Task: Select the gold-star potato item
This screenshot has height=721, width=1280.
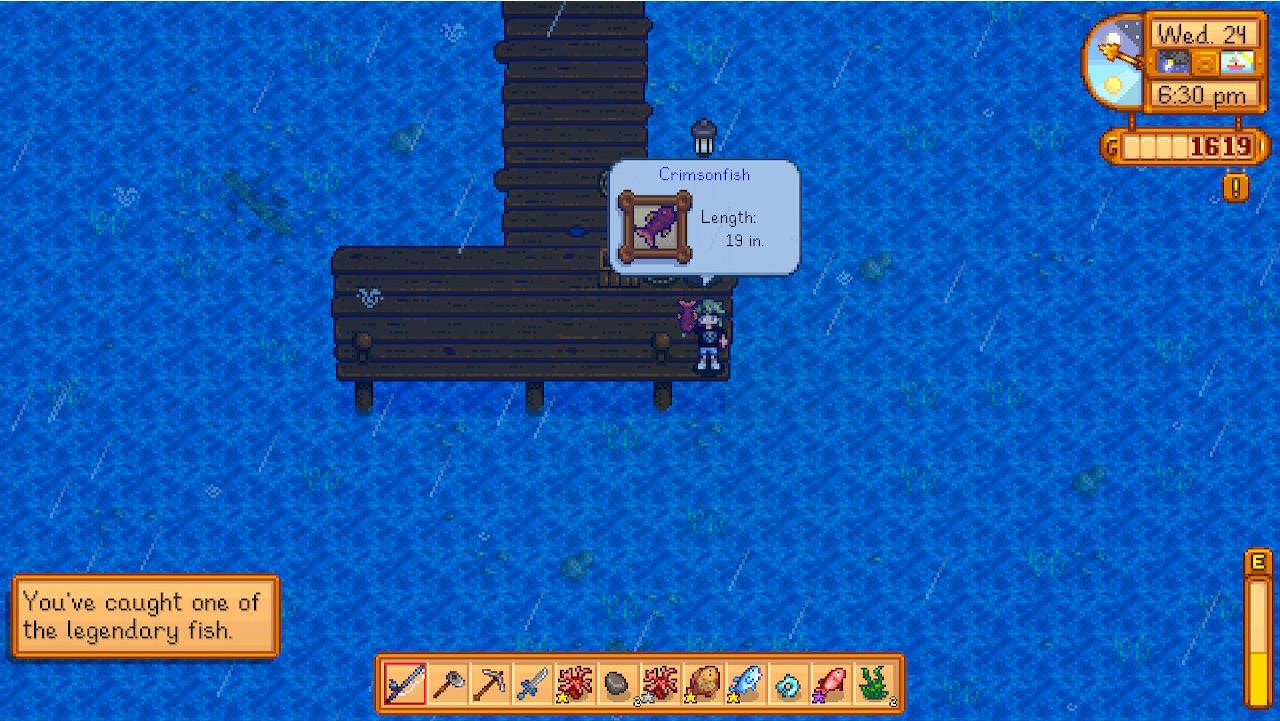Action: point(702,684)
